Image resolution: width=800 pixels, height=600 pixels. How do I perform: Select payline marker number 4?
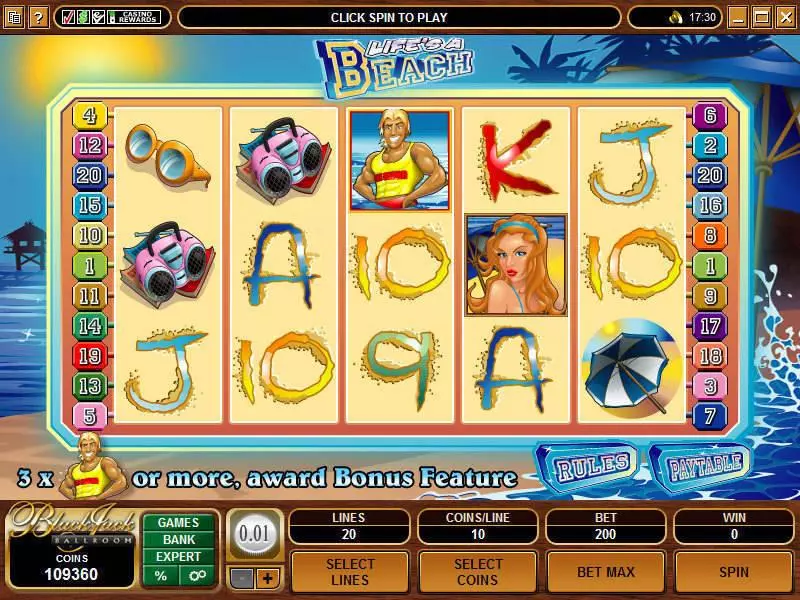coord(89,116)
